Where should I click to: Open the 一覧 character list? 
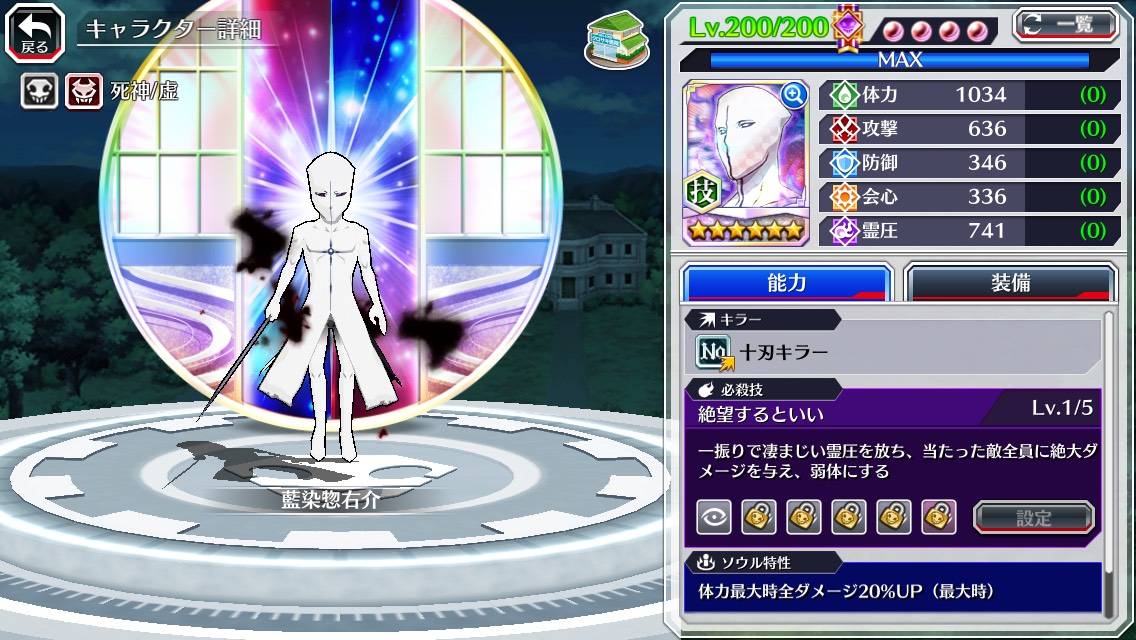point(1064,24)
